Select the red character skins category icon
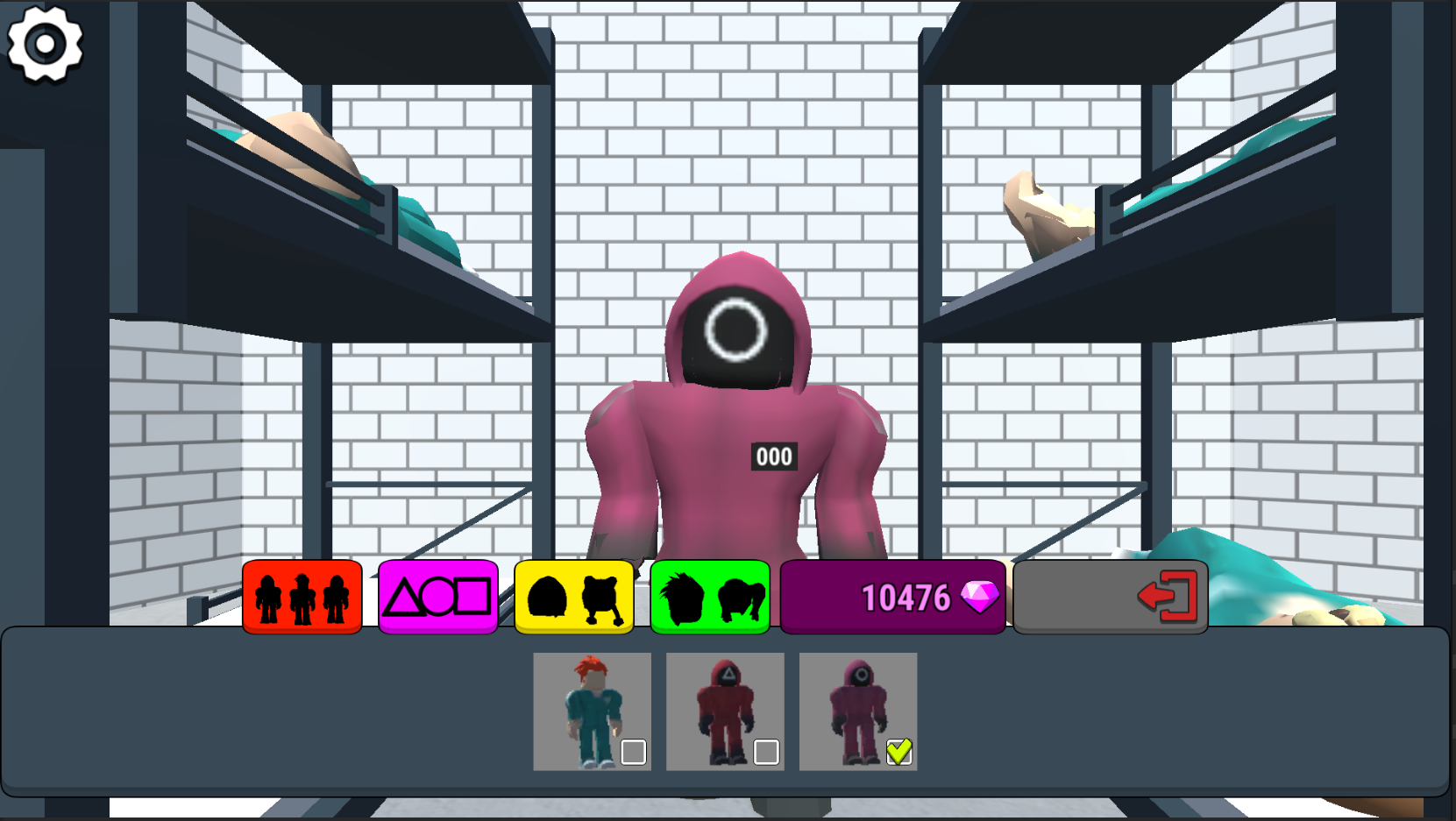The height and width of the screenshot is (821, 1456). tap(301, 597)
